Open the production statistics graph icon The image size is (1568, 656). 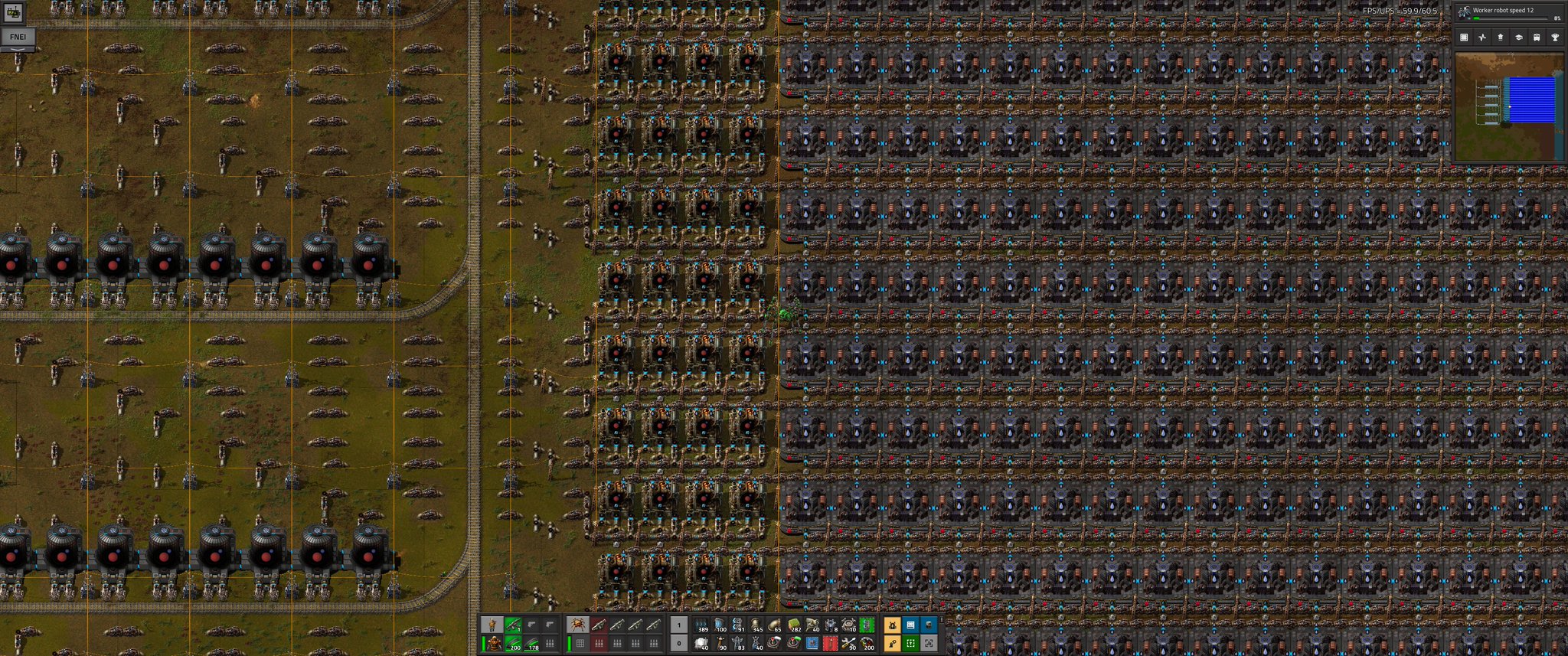click(1482, 37)
